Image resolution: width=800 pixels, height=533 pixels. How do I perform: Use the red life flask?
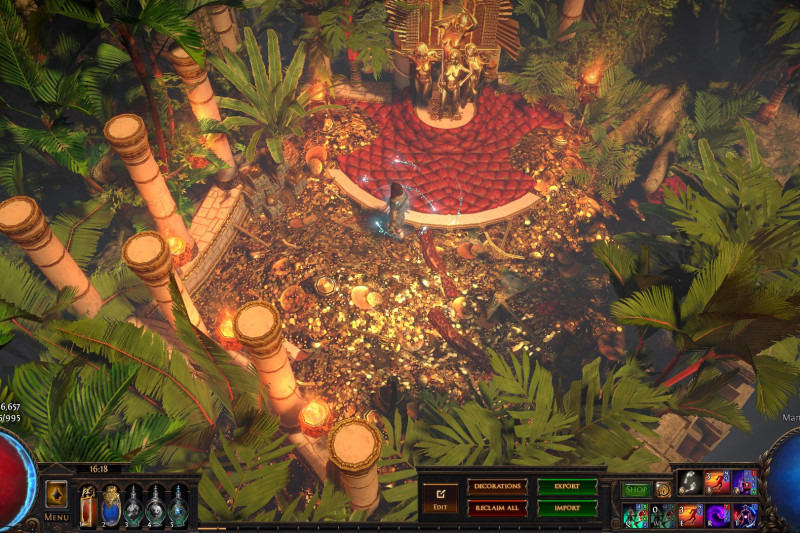point(88,505)
